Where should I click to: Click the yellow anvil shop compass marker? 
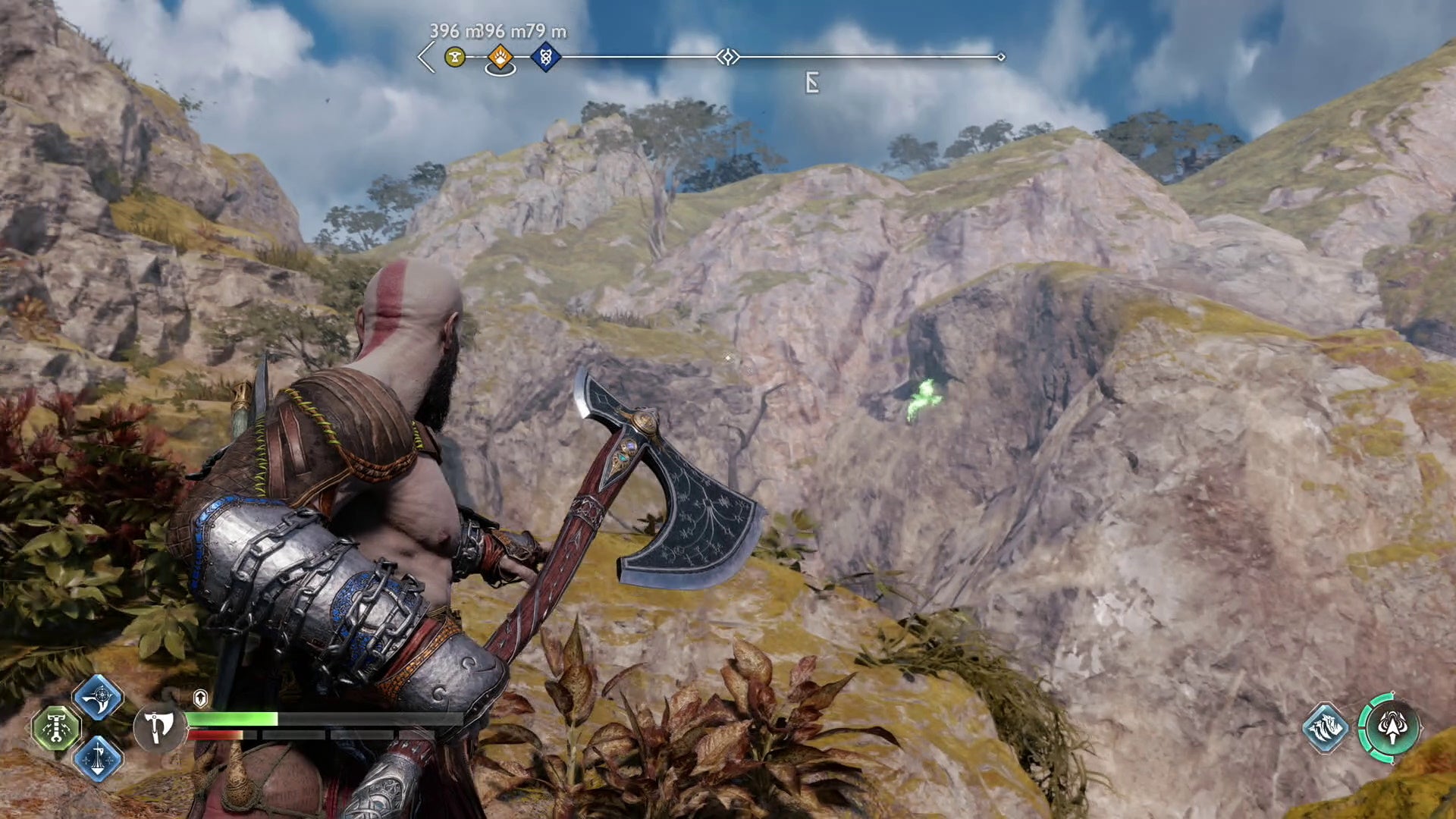[x=455, y=57]
